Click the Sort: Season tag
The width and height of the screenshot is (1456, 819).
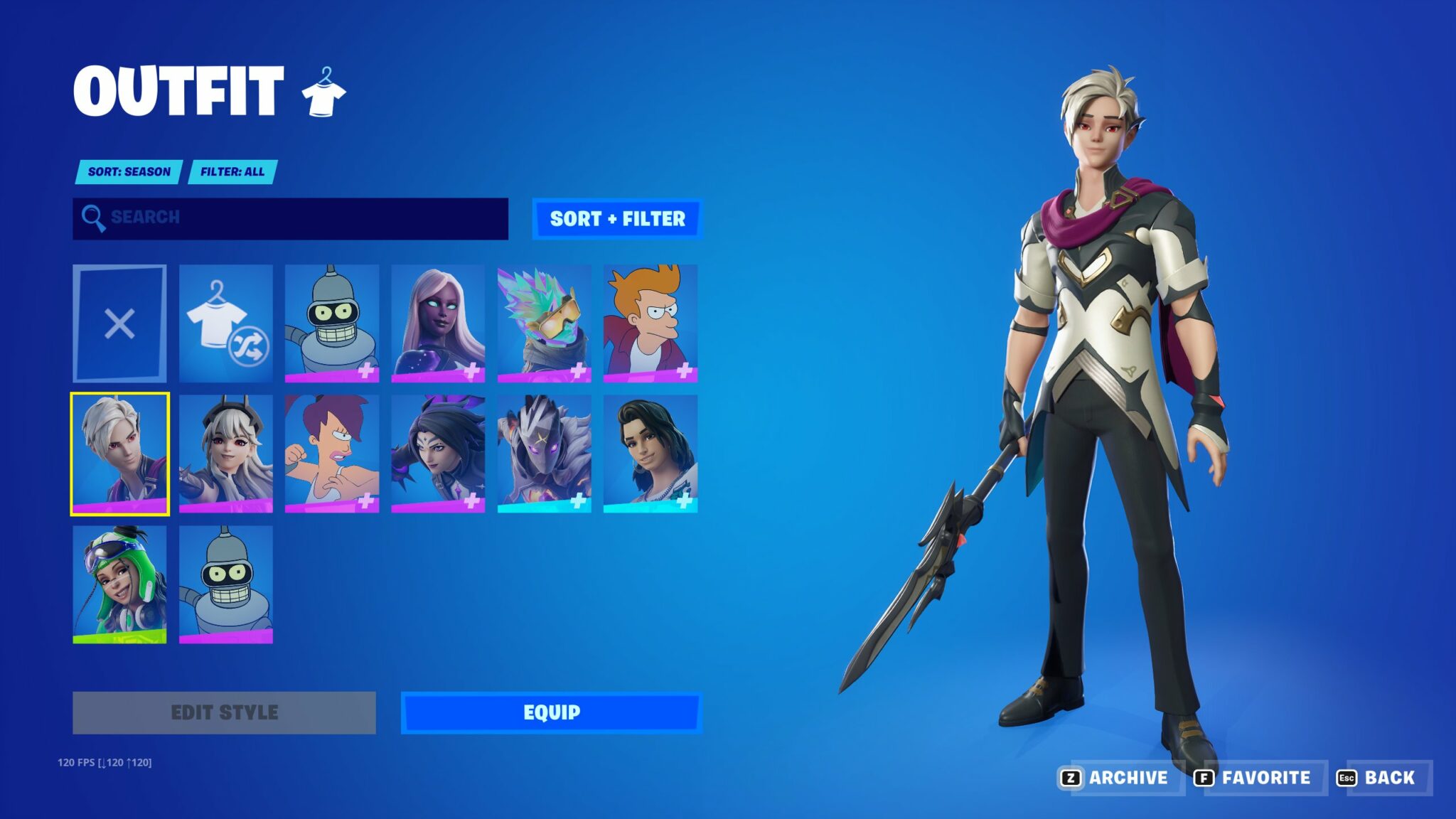(129, 172)
